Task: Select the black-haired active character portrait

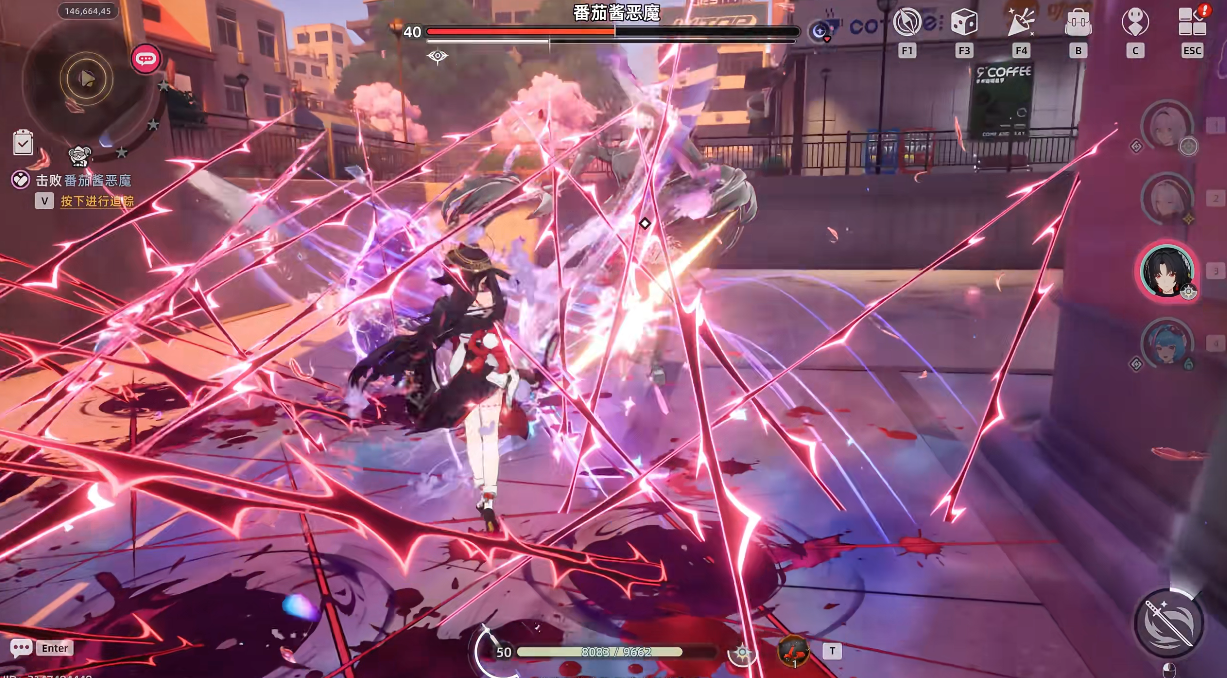Action: click(1167, 270)
